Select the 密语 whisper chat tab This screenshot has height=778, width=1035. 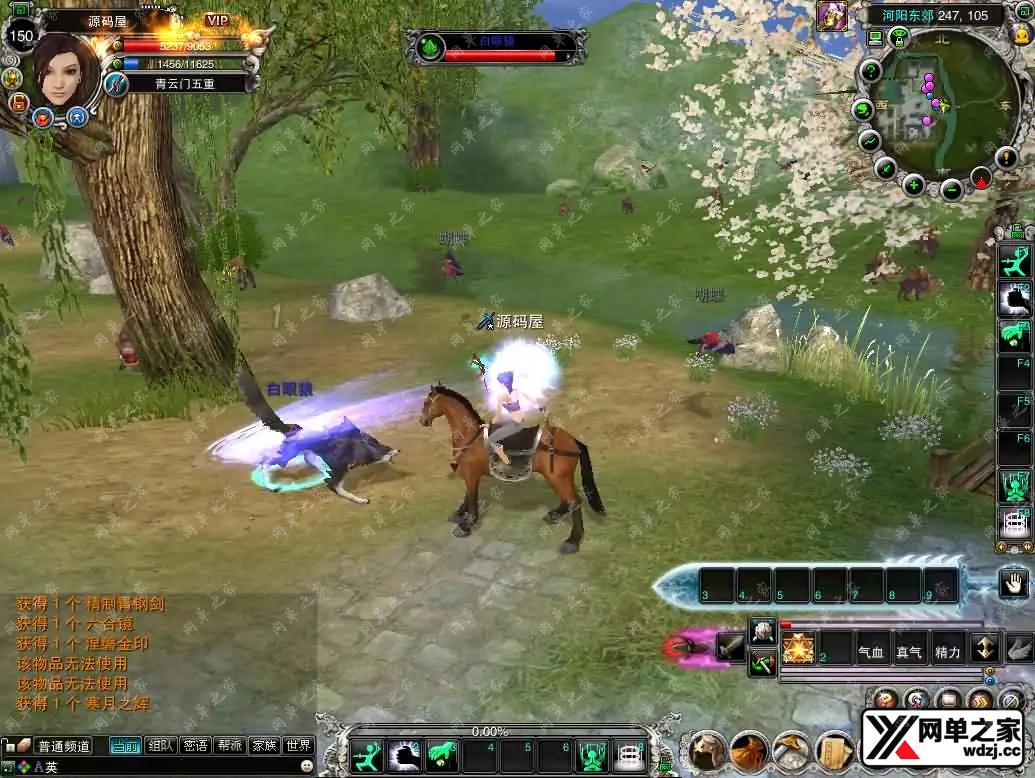[x=196, y=746]
